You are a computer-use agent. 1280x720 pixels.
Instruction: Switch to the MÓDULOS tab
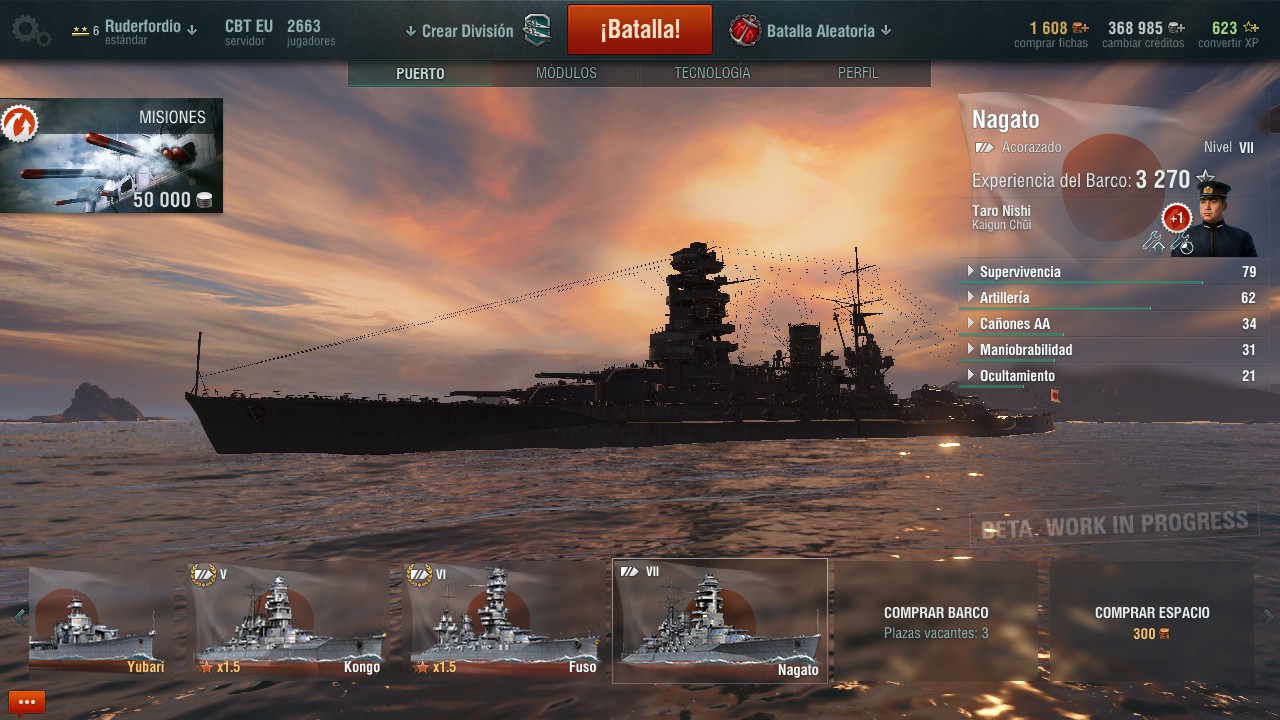tap(566, 73)
